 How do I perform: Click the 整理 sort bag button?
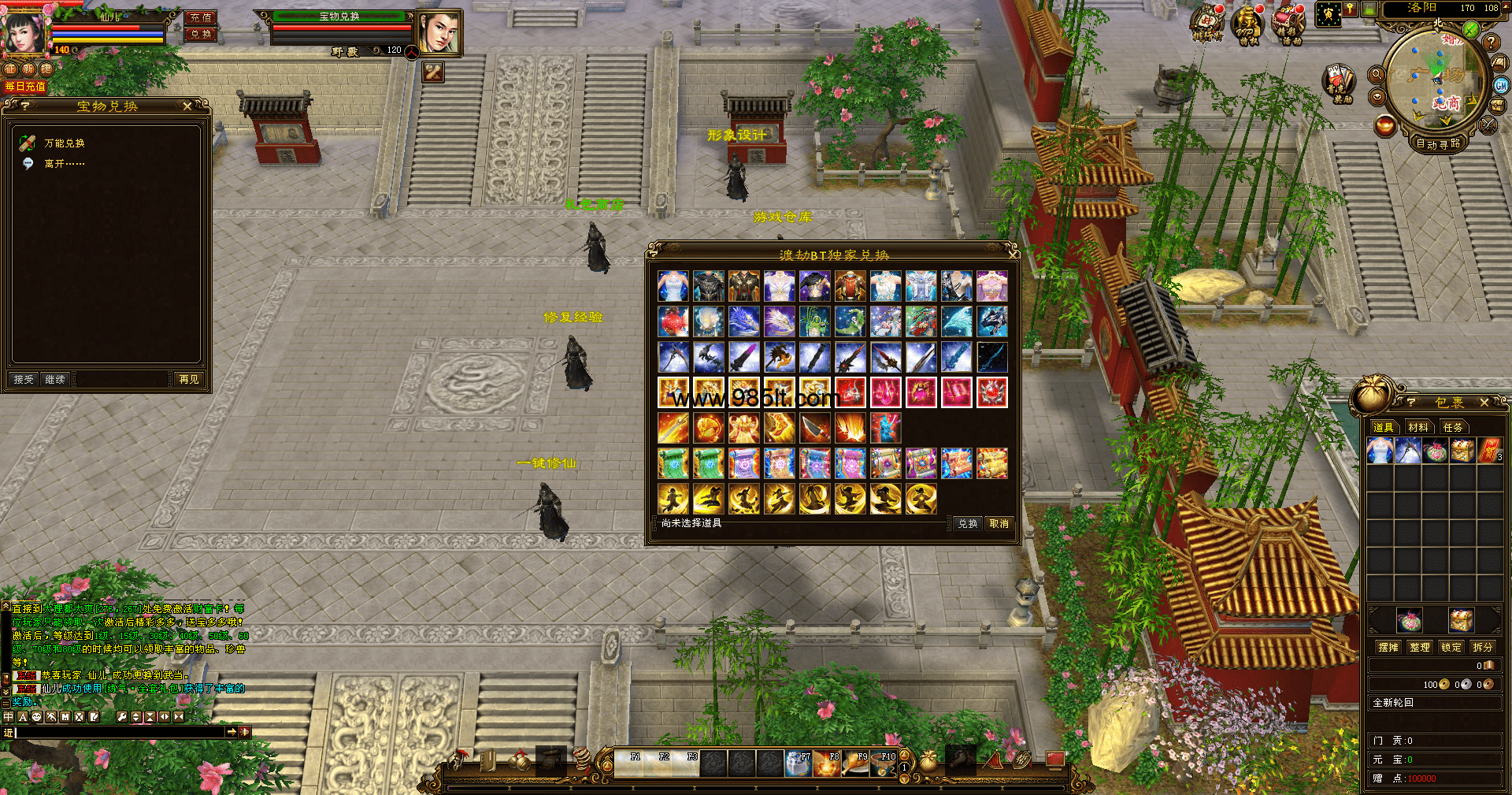(1419, 647)
